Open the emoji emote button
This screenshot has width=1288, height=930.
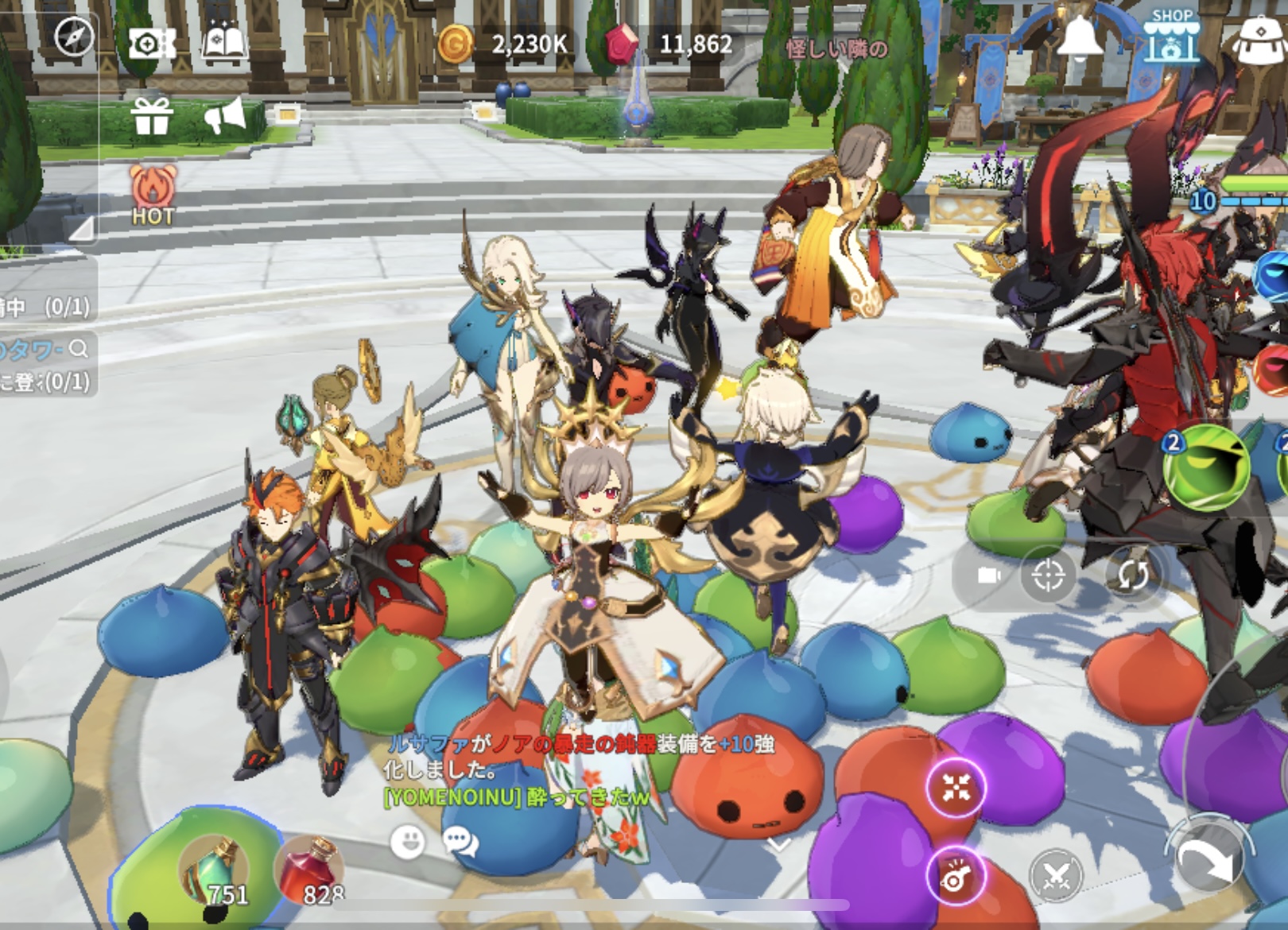(408, 842)
